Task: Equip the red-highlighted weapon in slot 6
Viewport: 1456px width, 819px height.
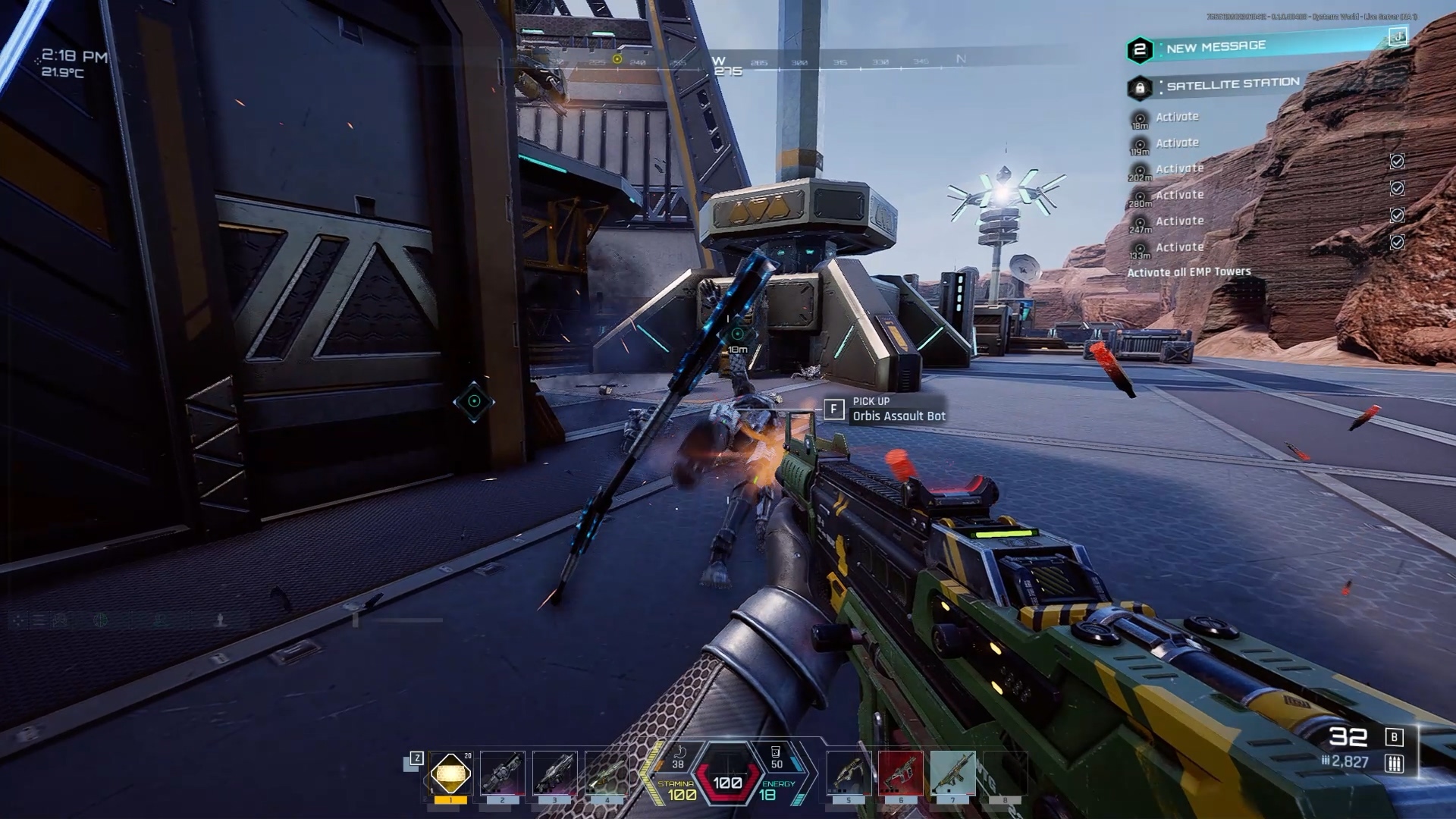Action: pyautogui.click(x=901, y=773)
